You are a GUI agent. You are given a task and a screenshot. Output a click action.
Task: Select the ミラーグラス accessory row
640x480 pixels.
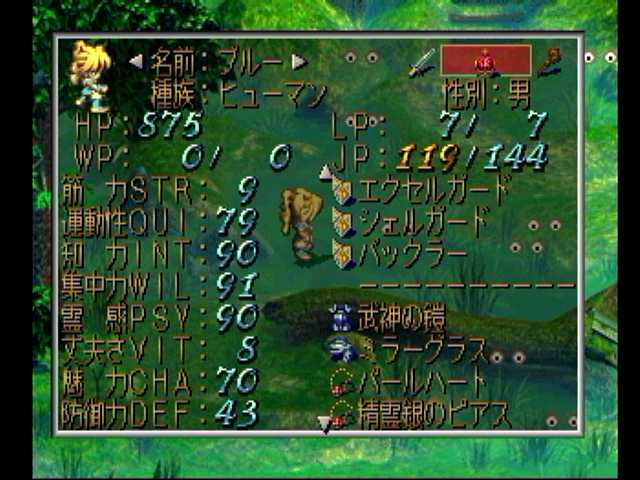click(410, 350)
